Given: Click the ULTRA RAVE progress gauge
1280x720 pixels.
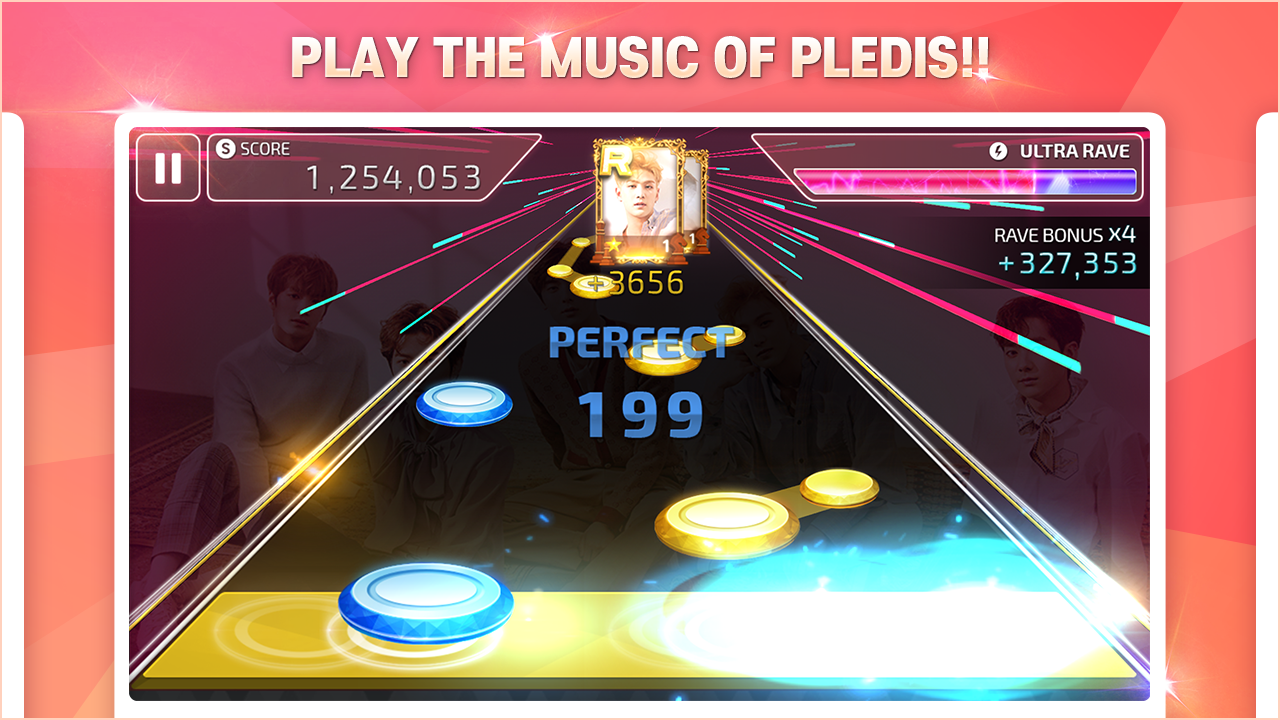Looking at the screenshot, I should pos(965,181).
